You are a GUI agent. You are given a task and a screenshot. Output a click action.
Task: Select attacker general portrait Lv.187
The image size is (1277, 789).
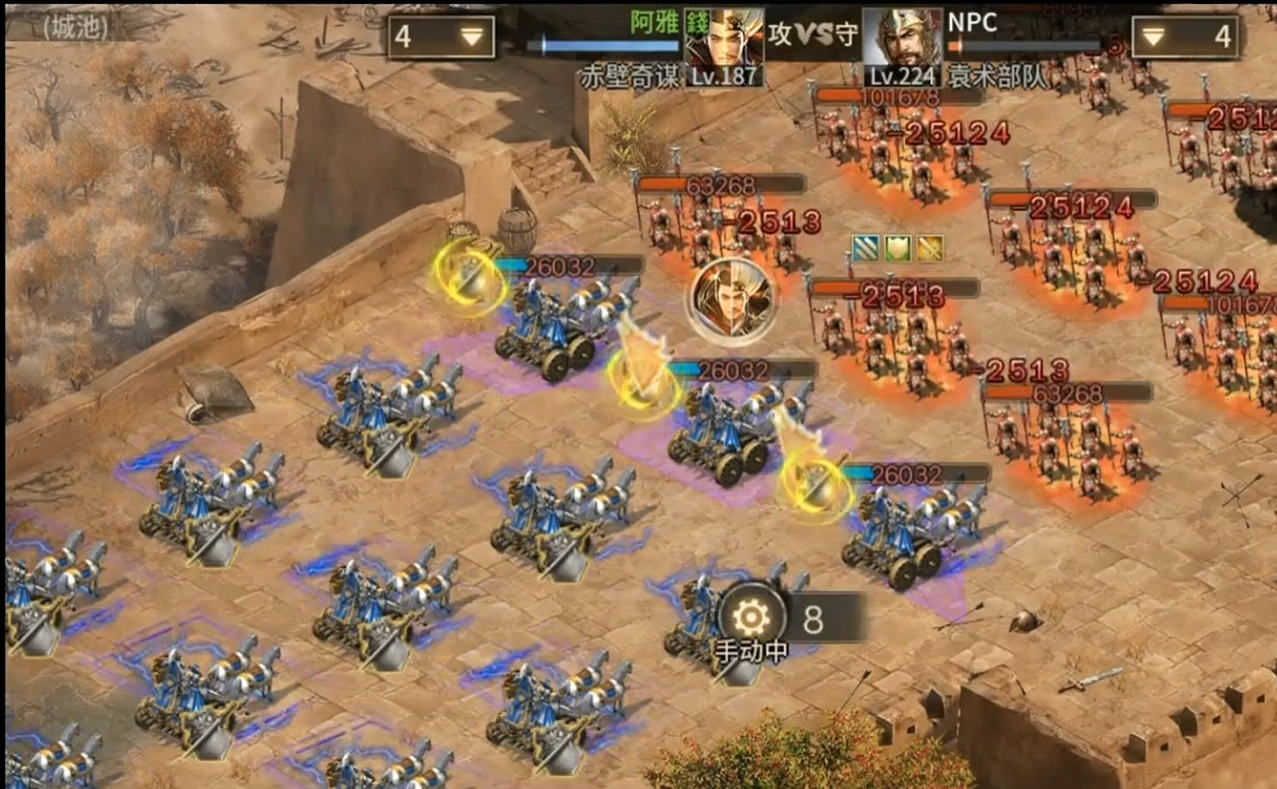(725, 45)
